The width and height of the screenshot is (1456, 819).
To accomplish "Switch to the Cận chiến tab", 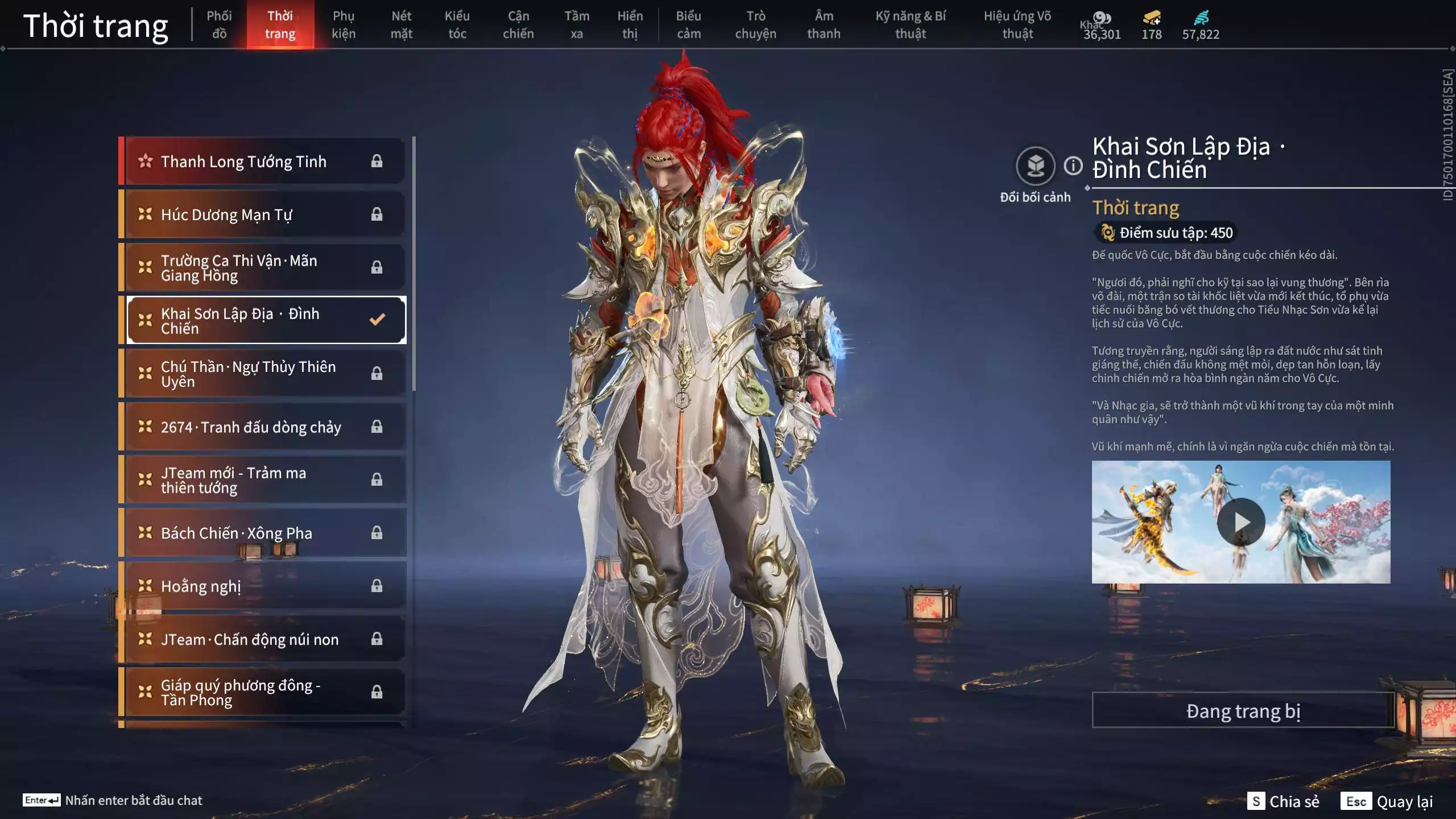I will coord(518,25).
